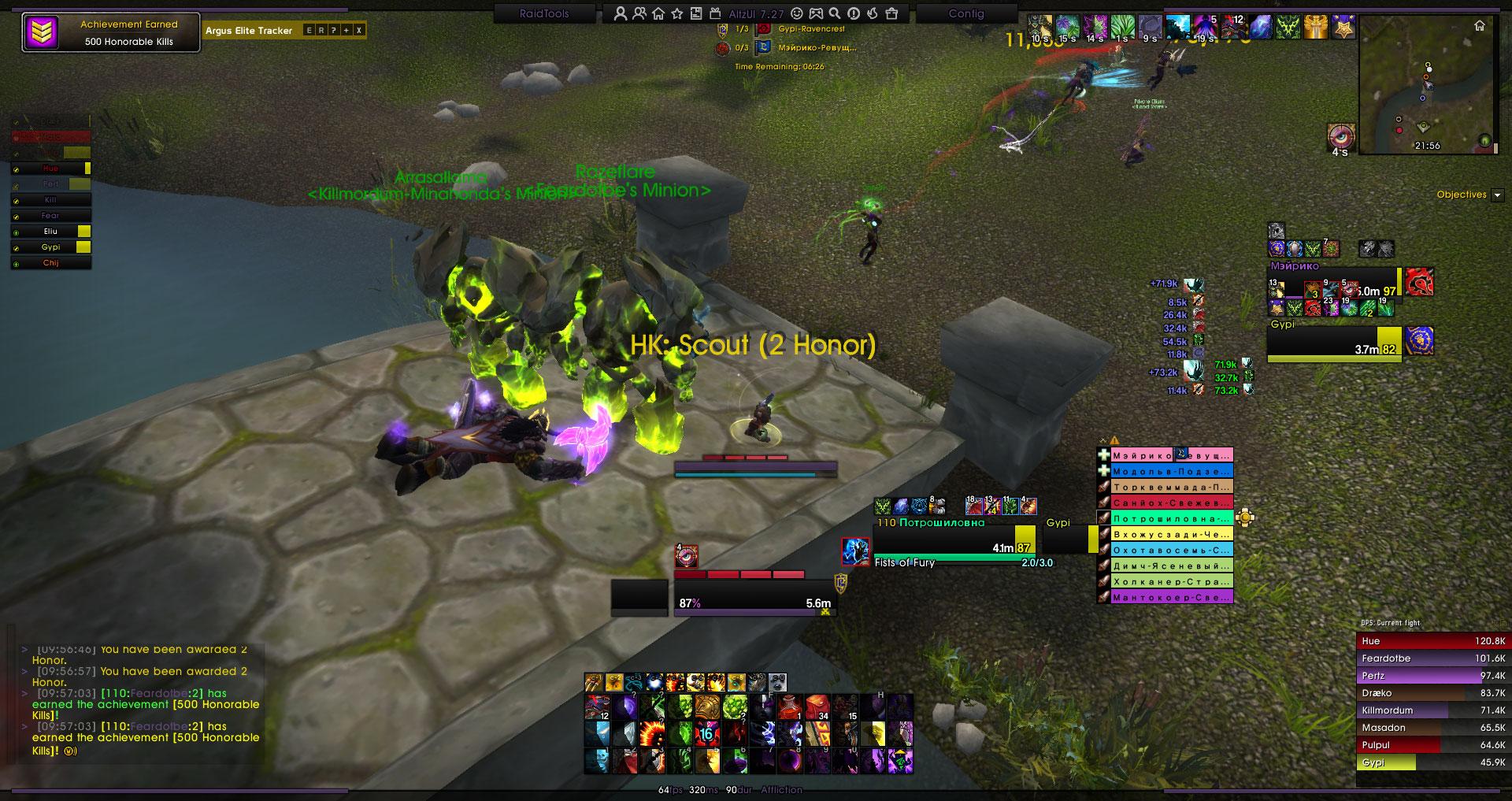The image size is (1512, 801).
Task: Close the Argus Elite Tracker with X
Action: click(359, 31)
